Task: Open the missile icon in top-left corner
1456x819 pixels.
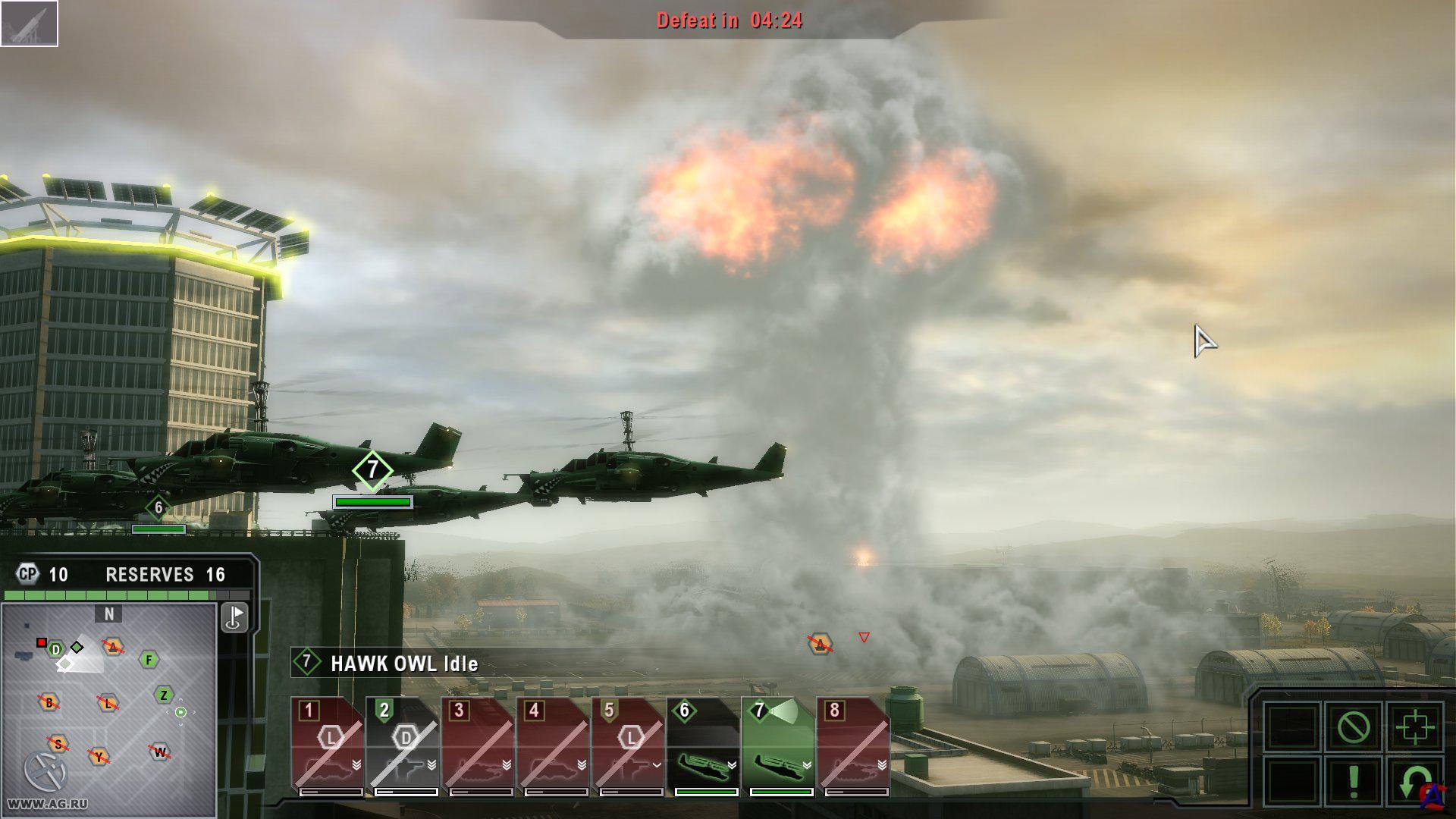Action: [x=29, y=24]
